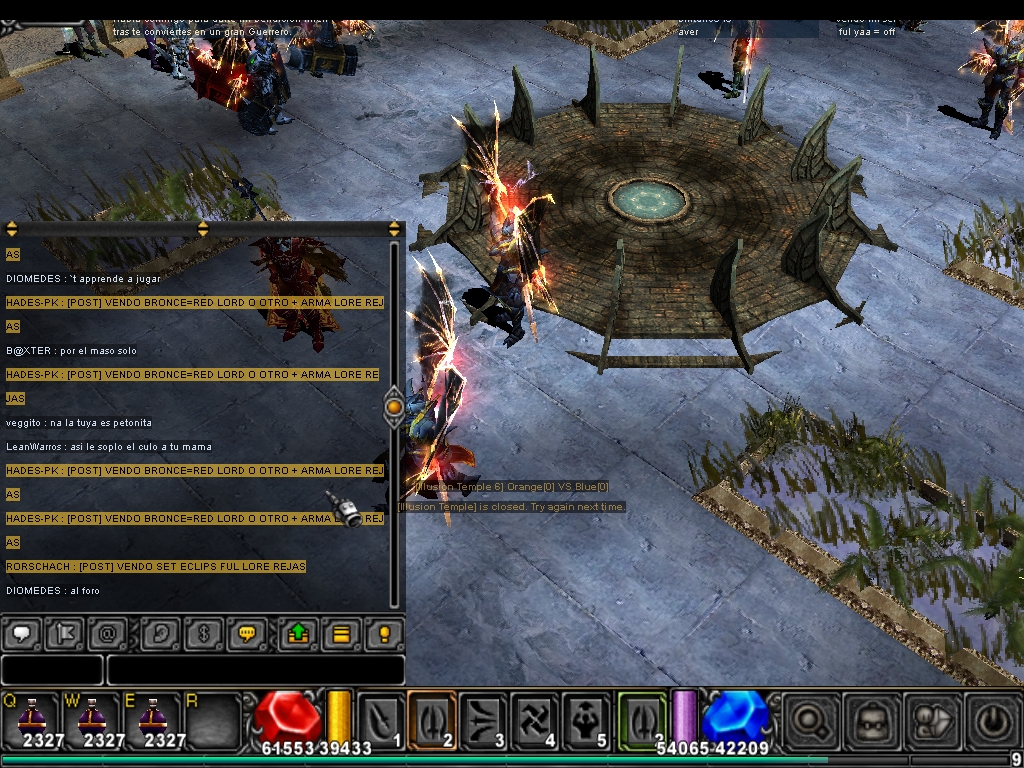The width and height of the screenshot is (1024, 768).
Task: Use the potion in slot E
Action: coord(150,718)
